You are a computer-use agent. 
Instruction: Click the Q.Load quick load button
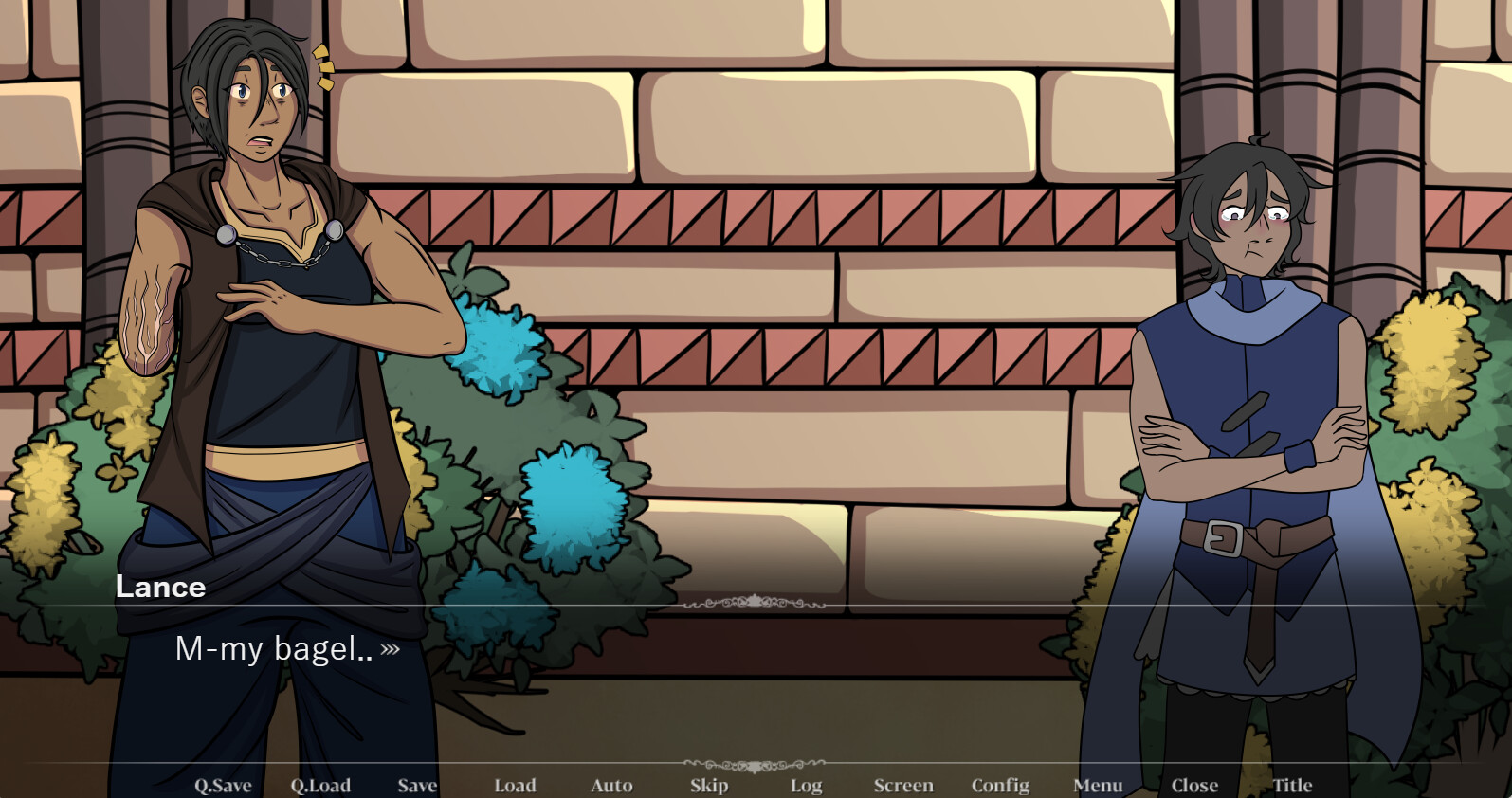(320, 786)
